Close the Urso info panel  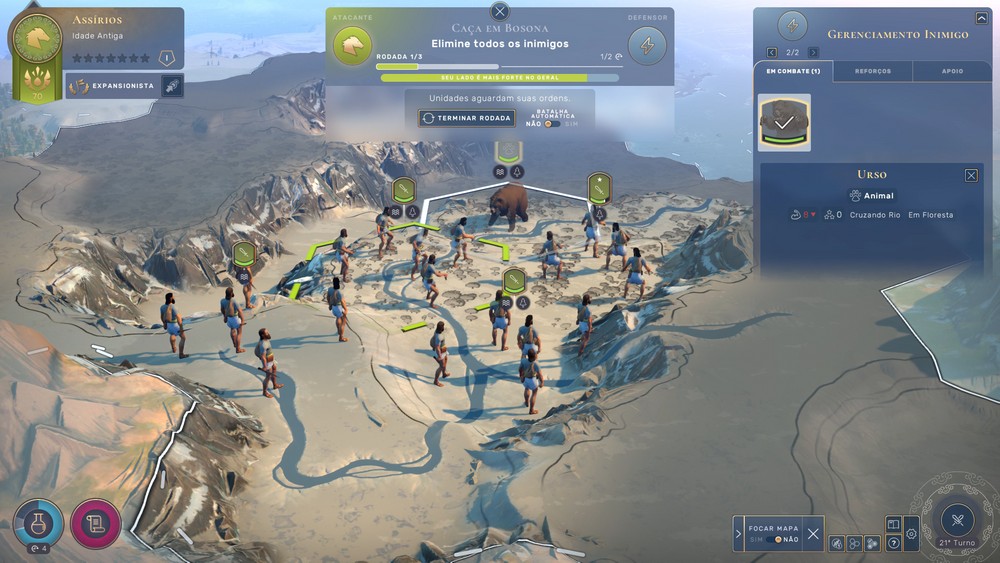[x=971, y=175]
